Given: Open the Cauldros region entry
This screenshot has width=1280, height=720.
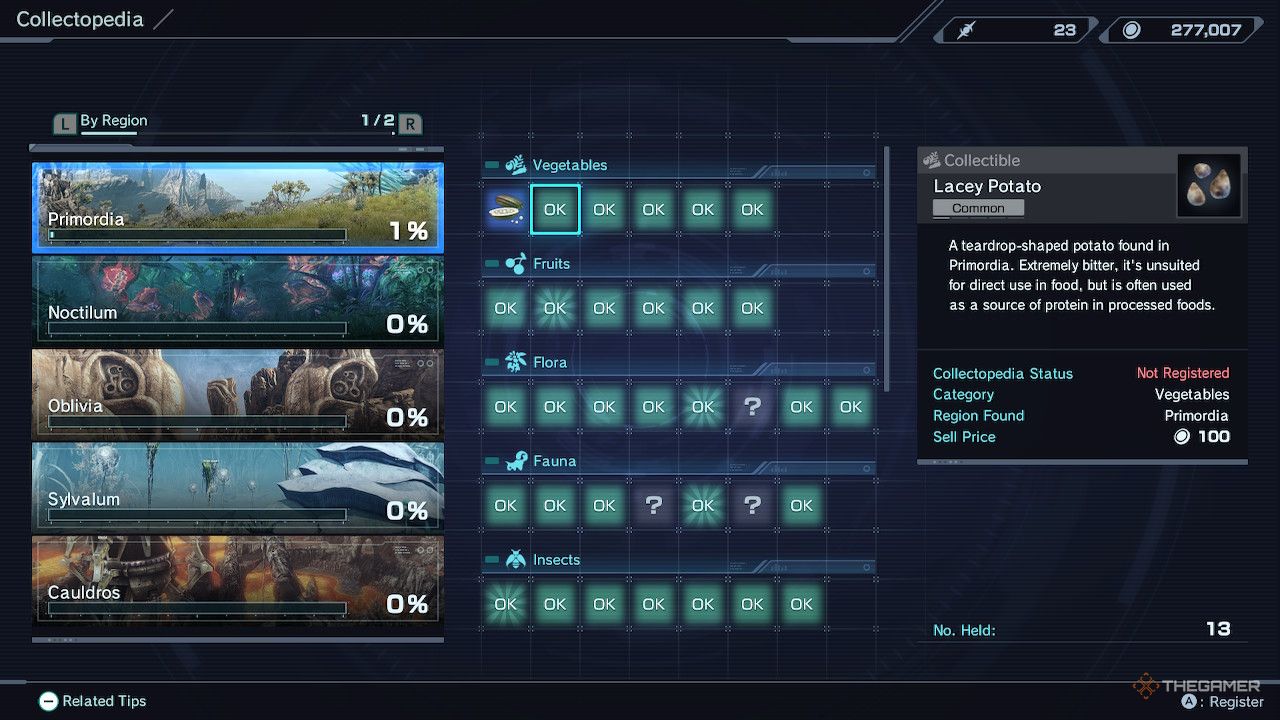Looking at the screenshot, I should click(238, 580).
